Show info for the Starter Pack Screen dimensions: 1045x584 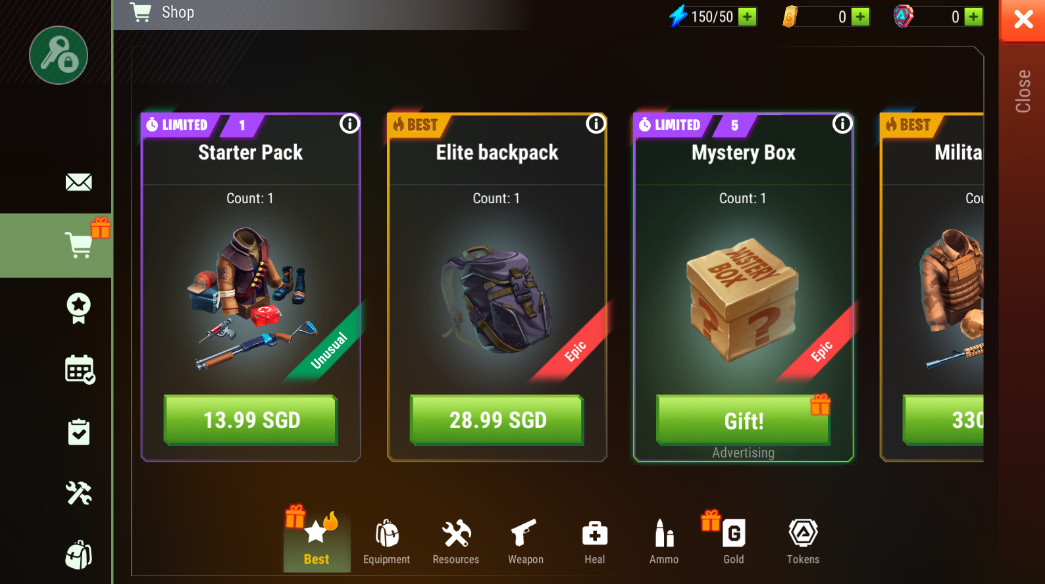349,124
